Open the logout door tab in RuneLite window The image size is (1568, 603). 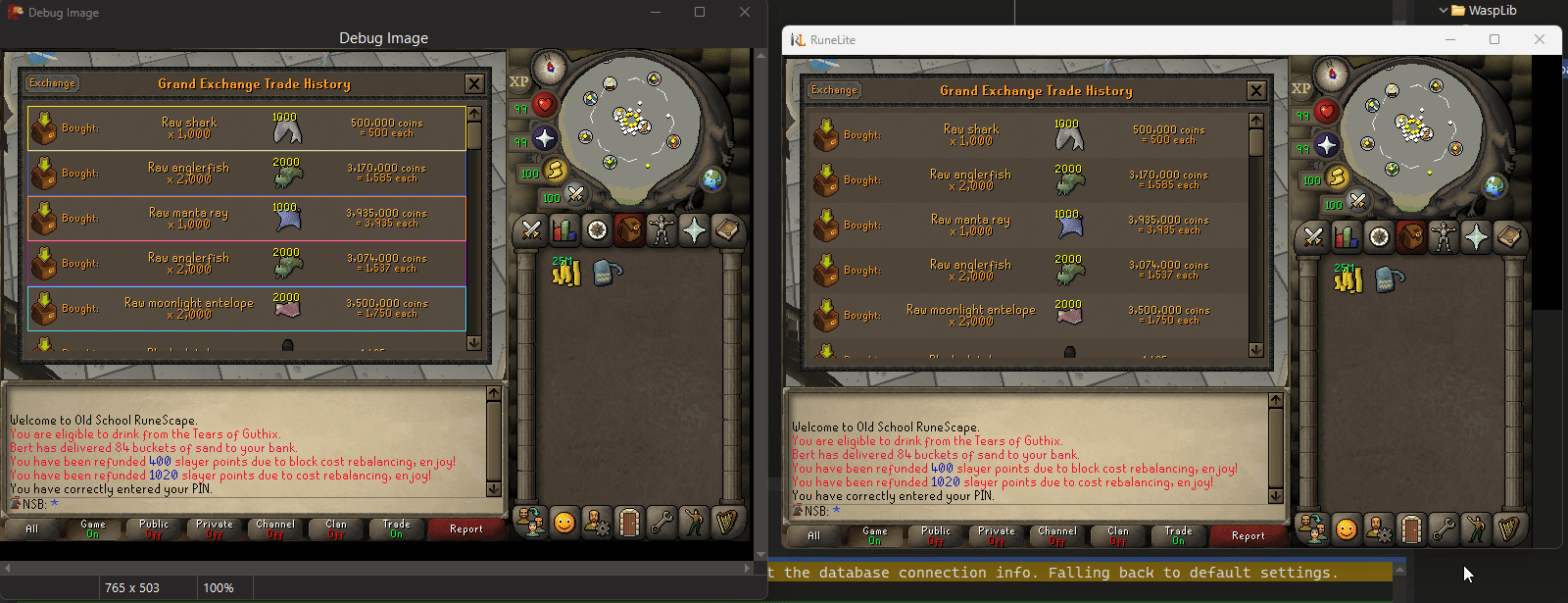pos(1410,529)
